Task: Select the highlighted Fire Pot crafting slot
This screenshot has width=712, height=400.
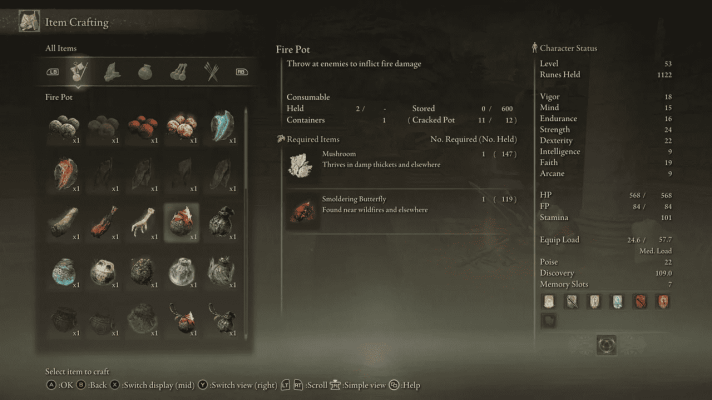Action: pyautogui.click(x=181, y=222)
